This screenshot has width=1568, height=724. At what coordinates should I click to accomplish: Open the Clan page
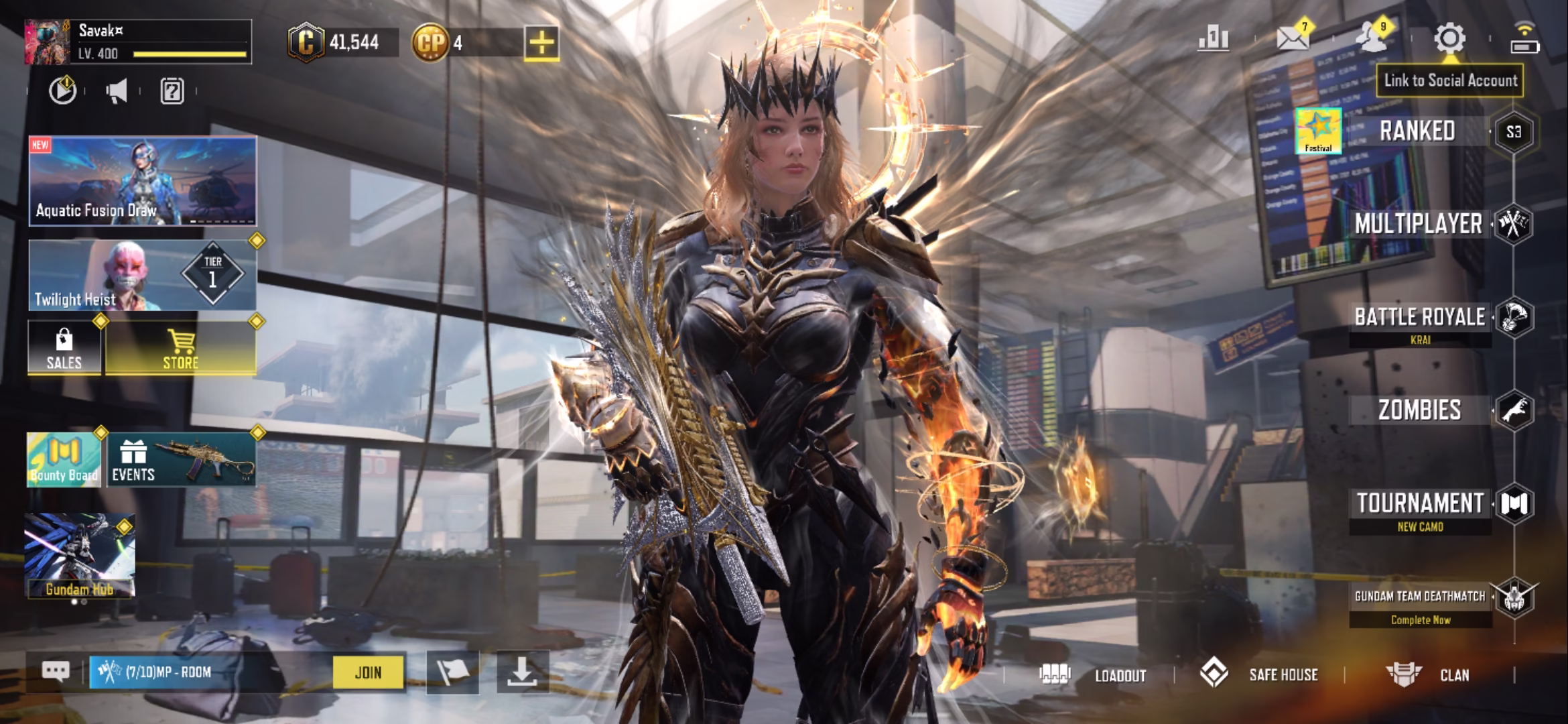point(1429,675)
